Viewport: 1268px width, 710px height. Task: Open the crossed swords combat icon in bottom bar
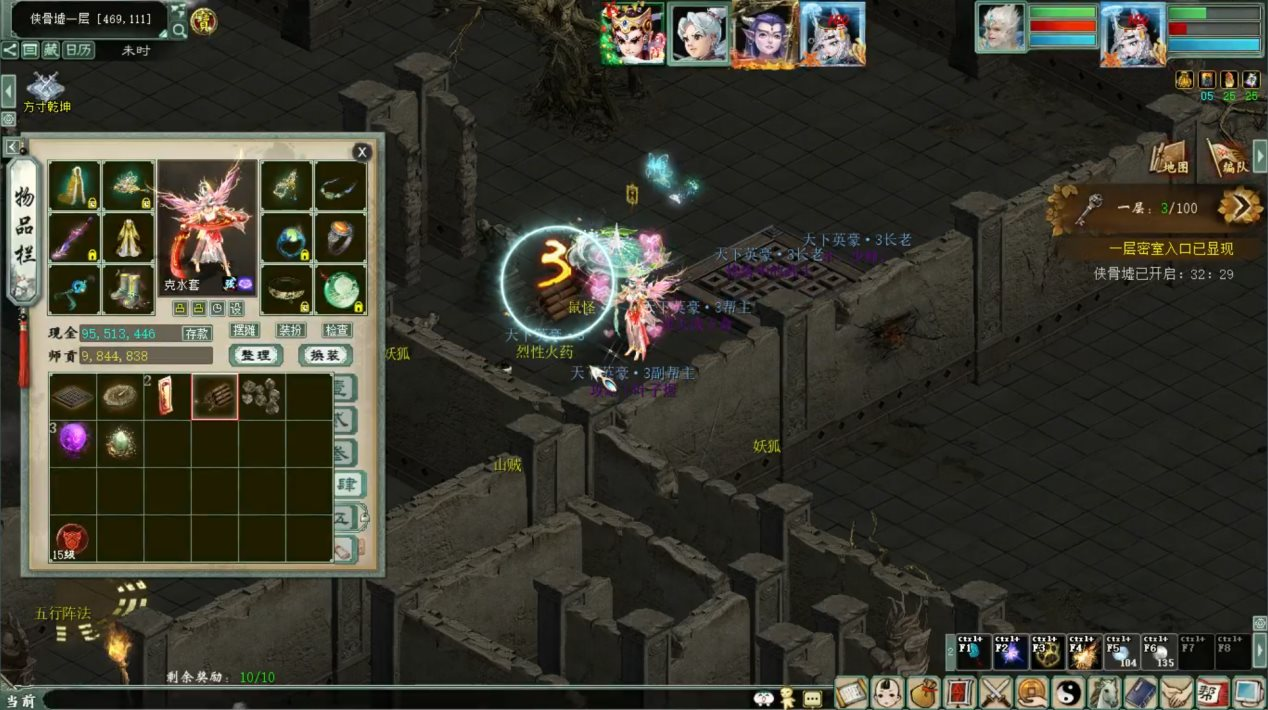[x=998, y=692]
